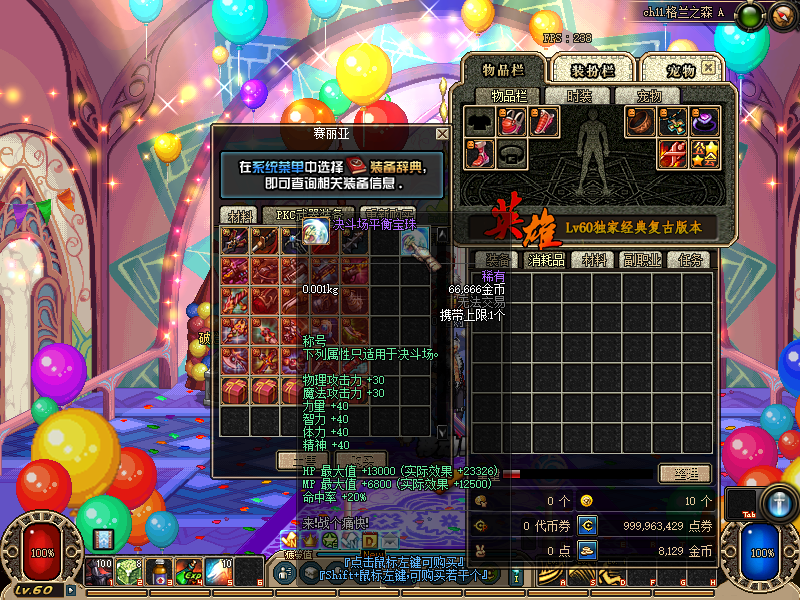Open the 任务 inventory tab
The height and width of the screenshot is (600, 800).
[691, 260]
